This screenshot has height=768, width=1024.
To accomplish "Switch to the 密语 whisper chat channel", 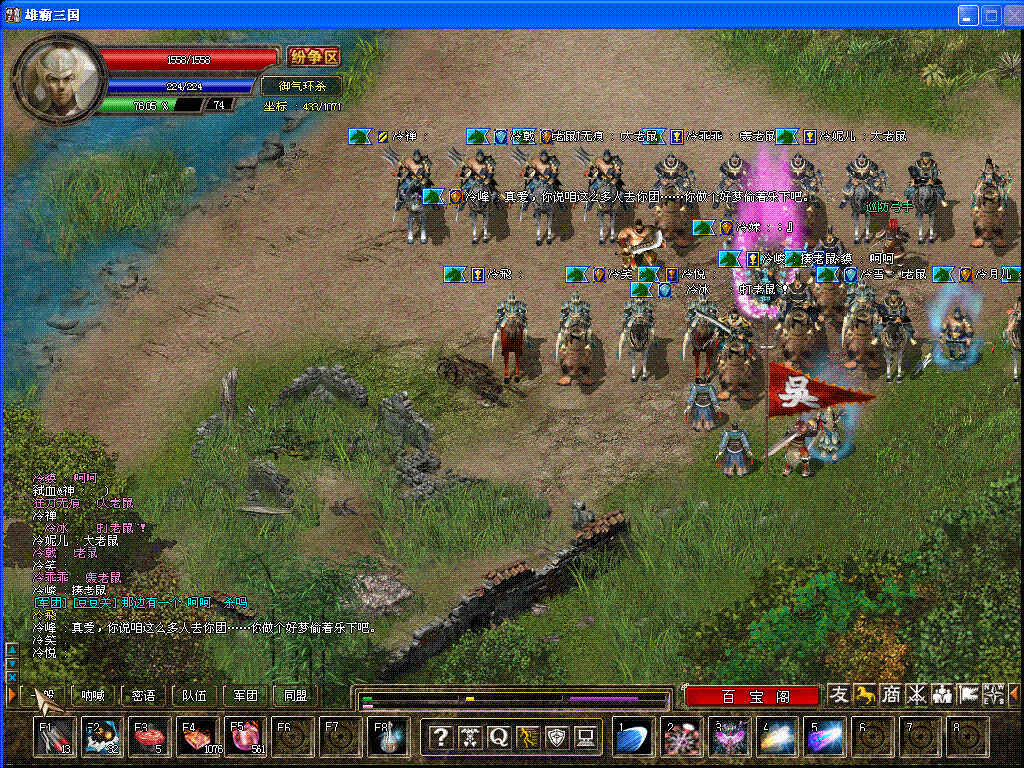I will point(143,695).
